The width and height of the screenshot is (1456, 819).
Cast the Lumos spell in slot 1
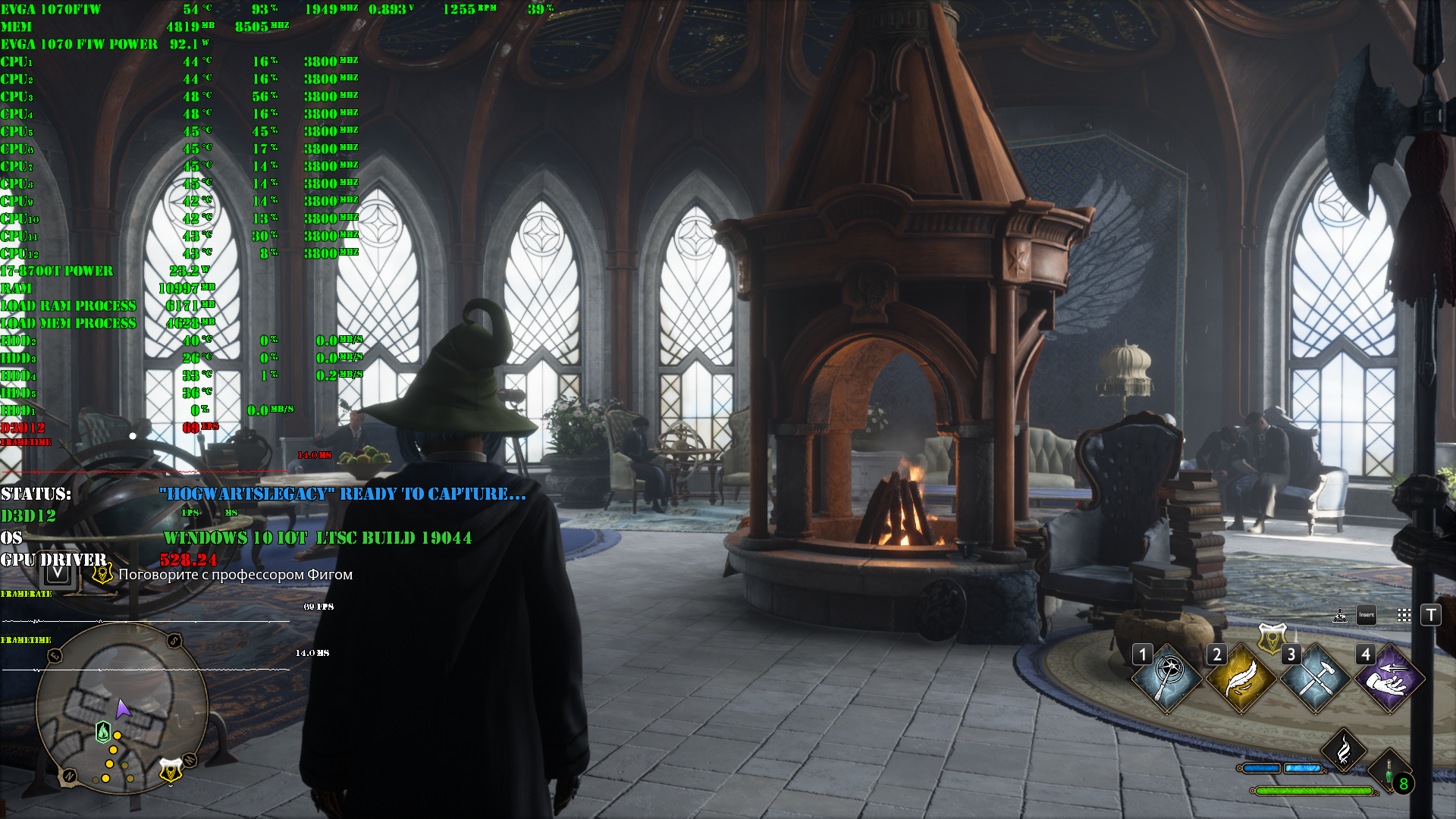point(1167,679)
